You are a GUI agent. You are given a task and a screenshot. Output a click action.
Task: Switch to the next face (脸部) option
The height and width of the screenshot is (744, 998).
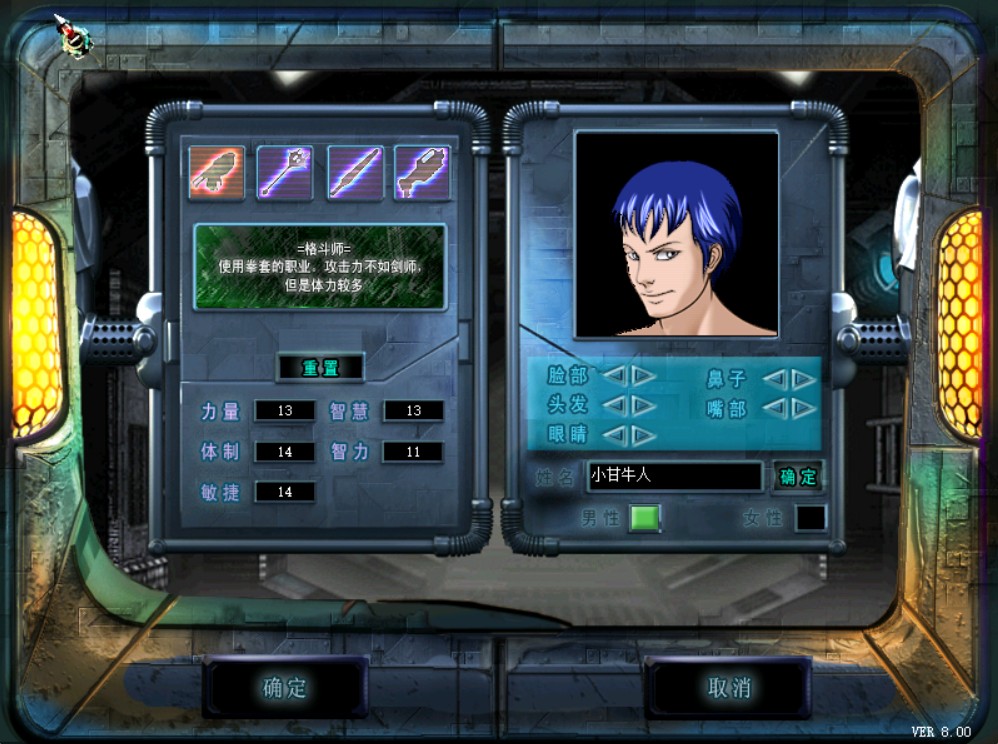(x=643, y=377)
